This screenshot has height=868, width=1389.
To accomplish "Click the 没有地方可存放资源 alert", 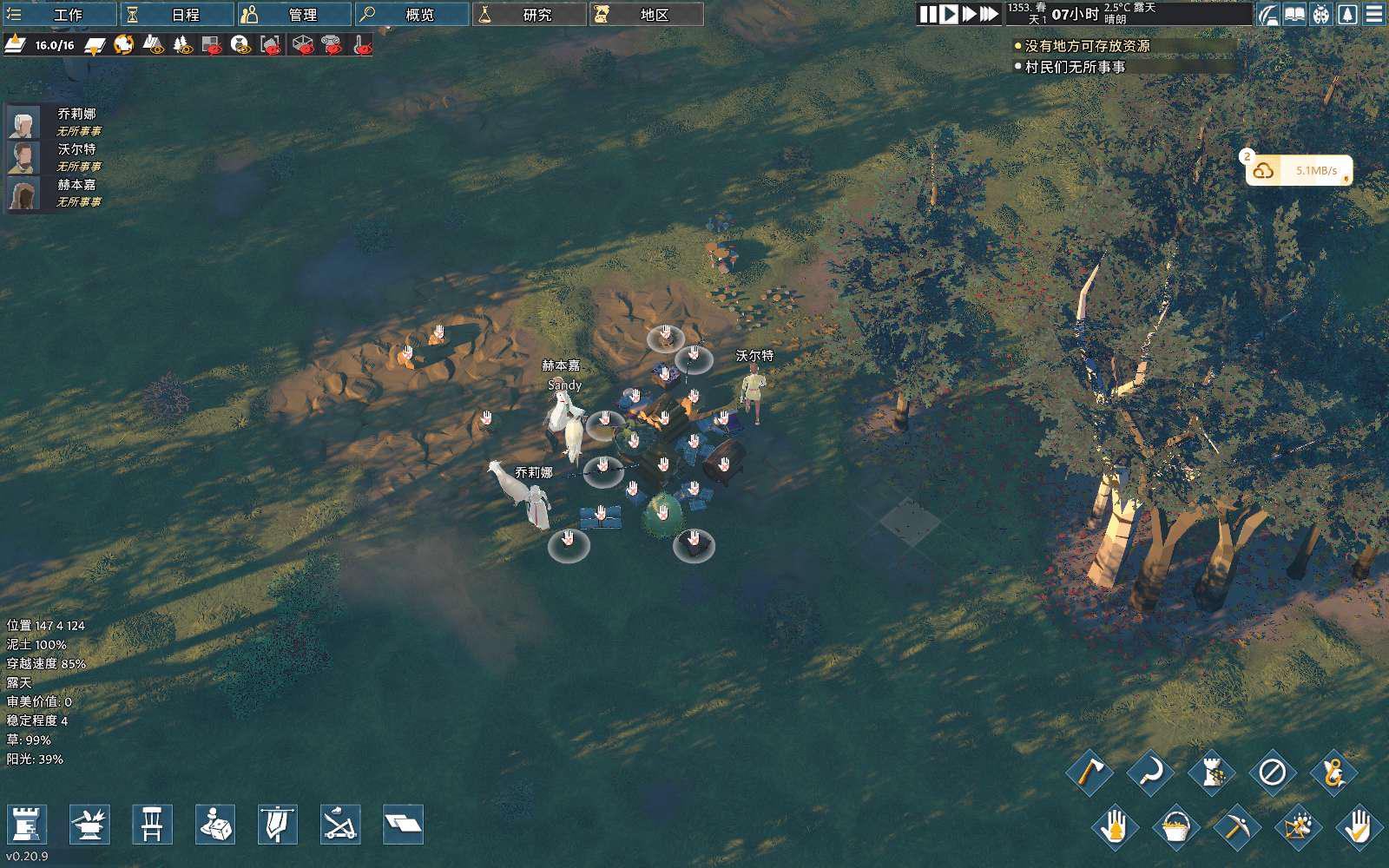I will point(1087,46).
